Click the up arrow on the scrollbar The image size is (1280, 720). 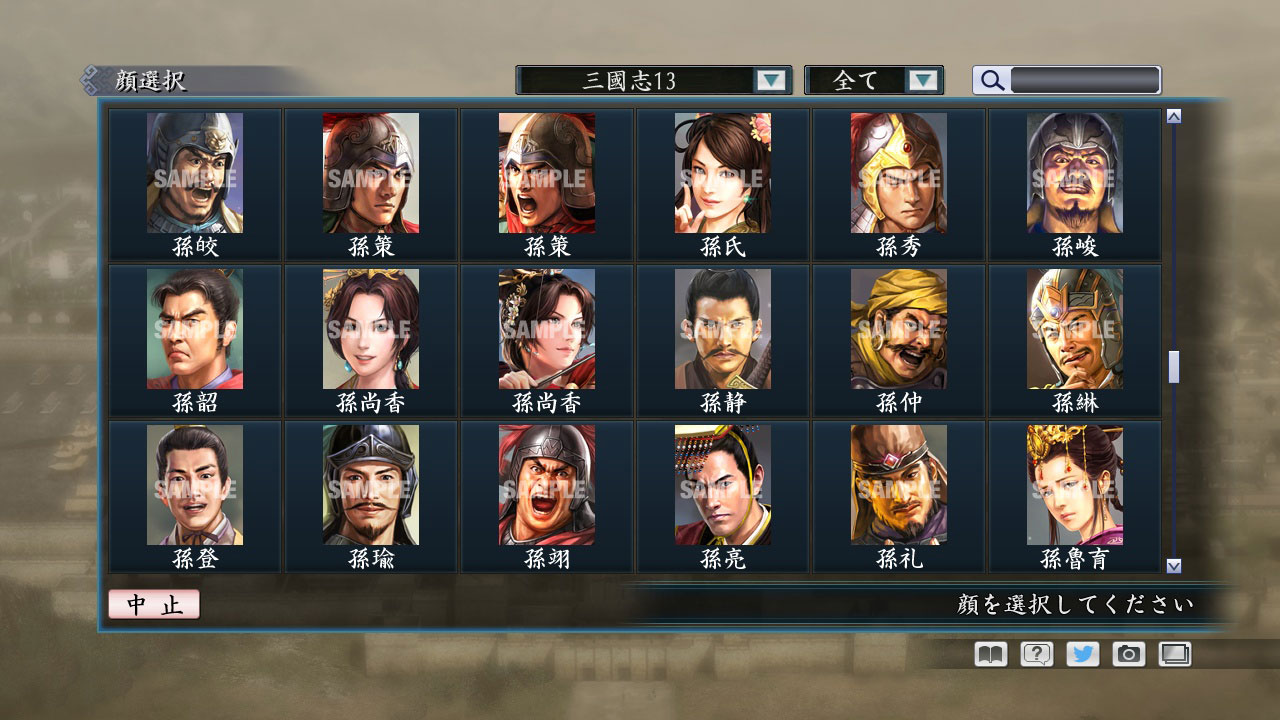[1173, 115]
